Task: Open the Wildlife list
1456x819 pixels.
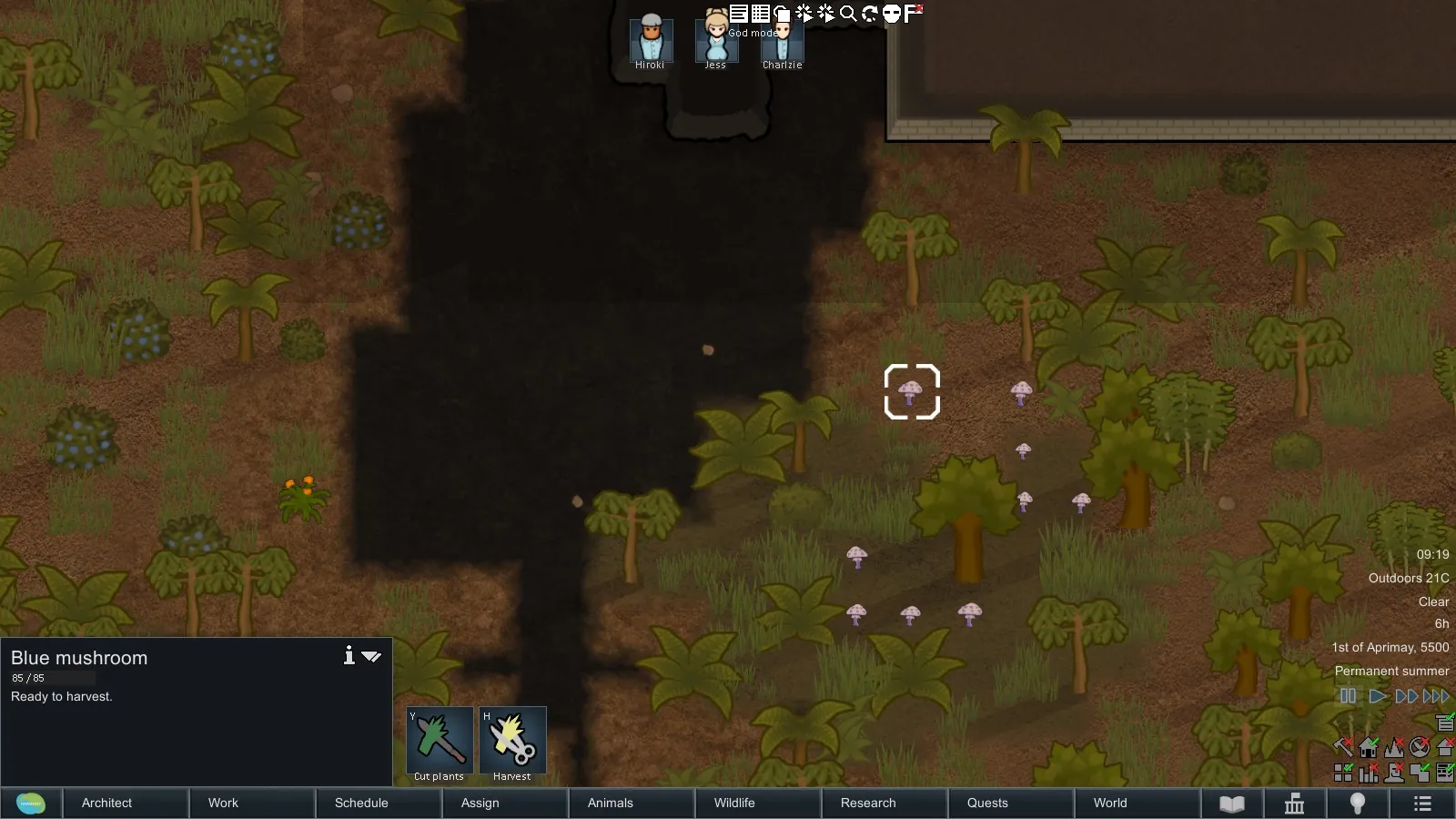Action: (734, 803)
